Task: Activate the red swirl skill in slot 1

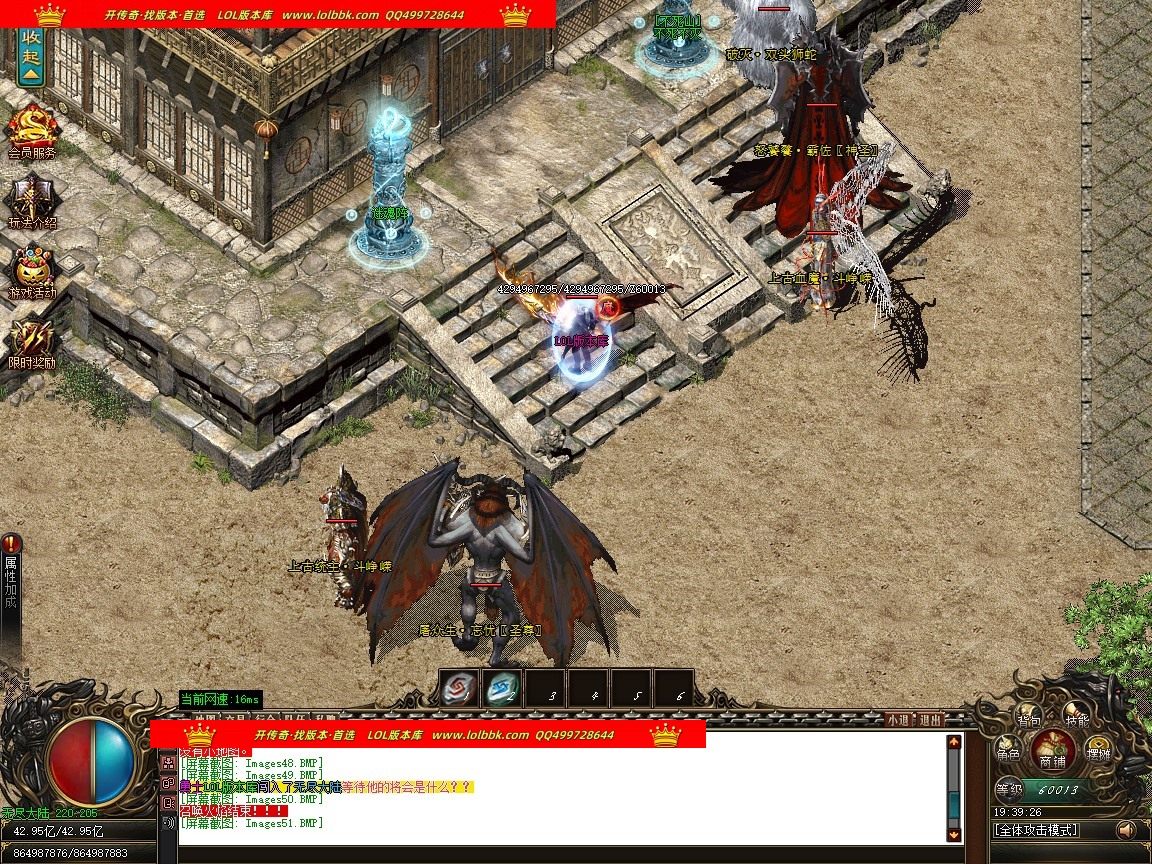Action: (459, 688)
